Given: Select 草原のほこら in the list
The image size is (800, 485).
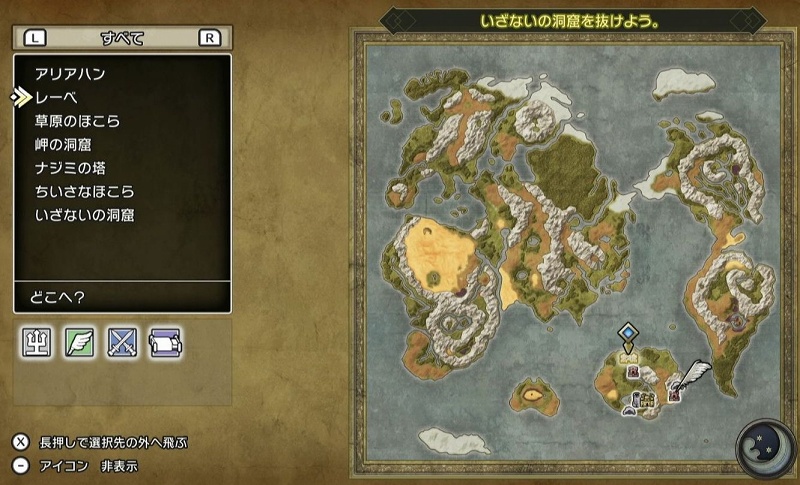Looking at the screenshot, I should (77, 121).
